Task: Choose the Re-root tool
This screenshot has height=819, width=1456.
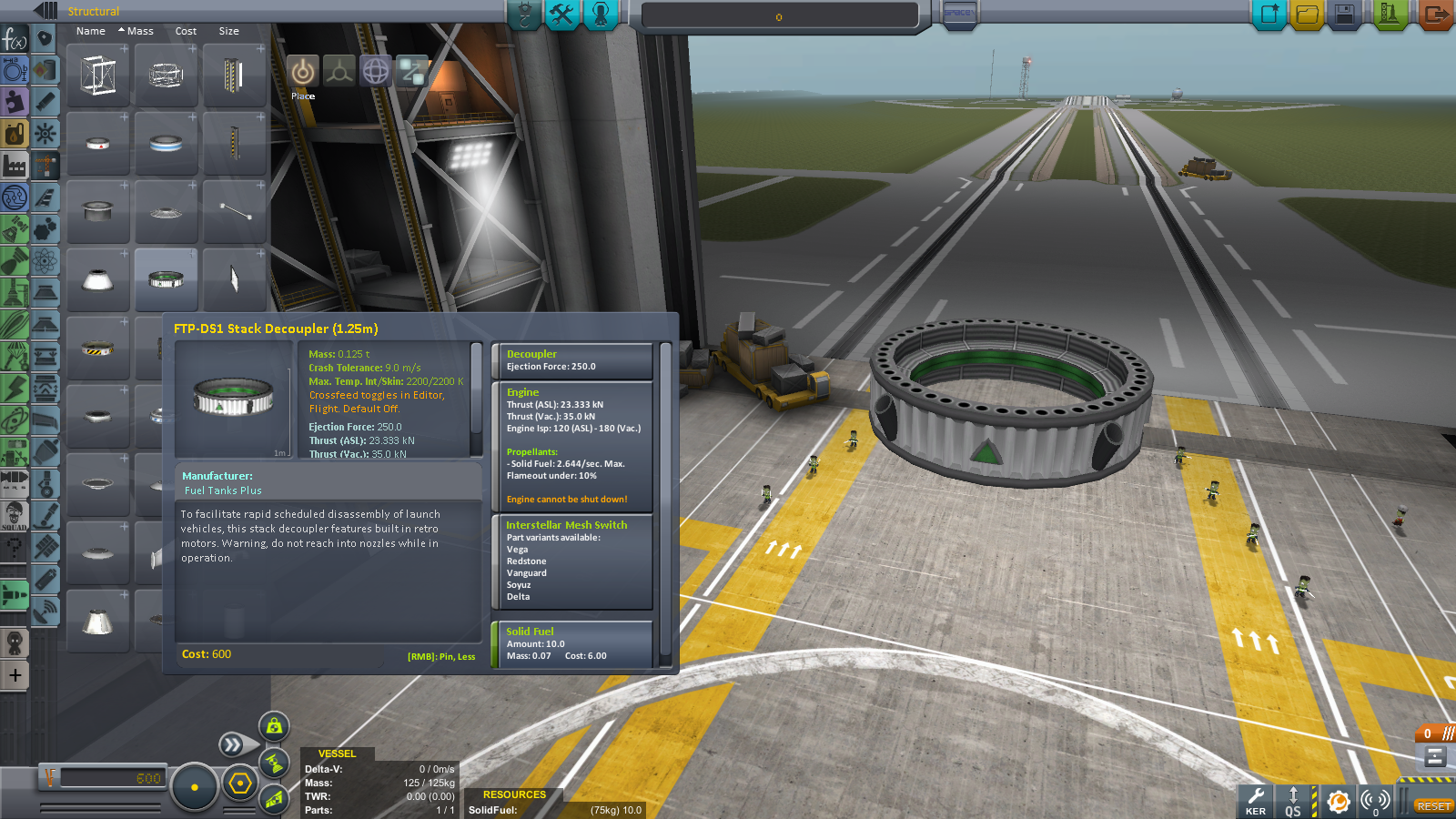Action: click(x=412, y=72)
